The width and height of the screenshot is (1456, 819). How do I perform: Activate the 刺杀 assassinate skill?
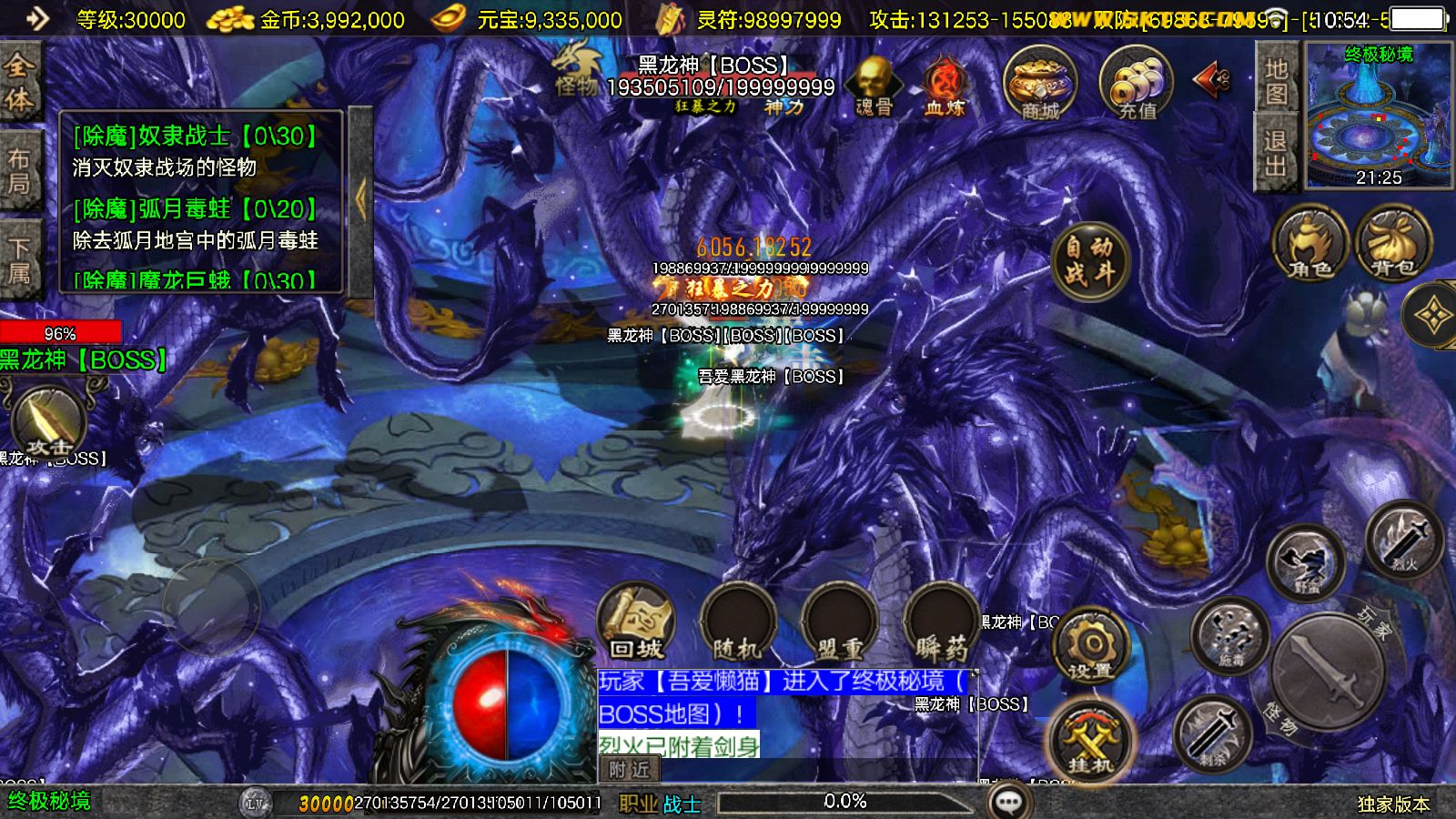(1214, 733)
